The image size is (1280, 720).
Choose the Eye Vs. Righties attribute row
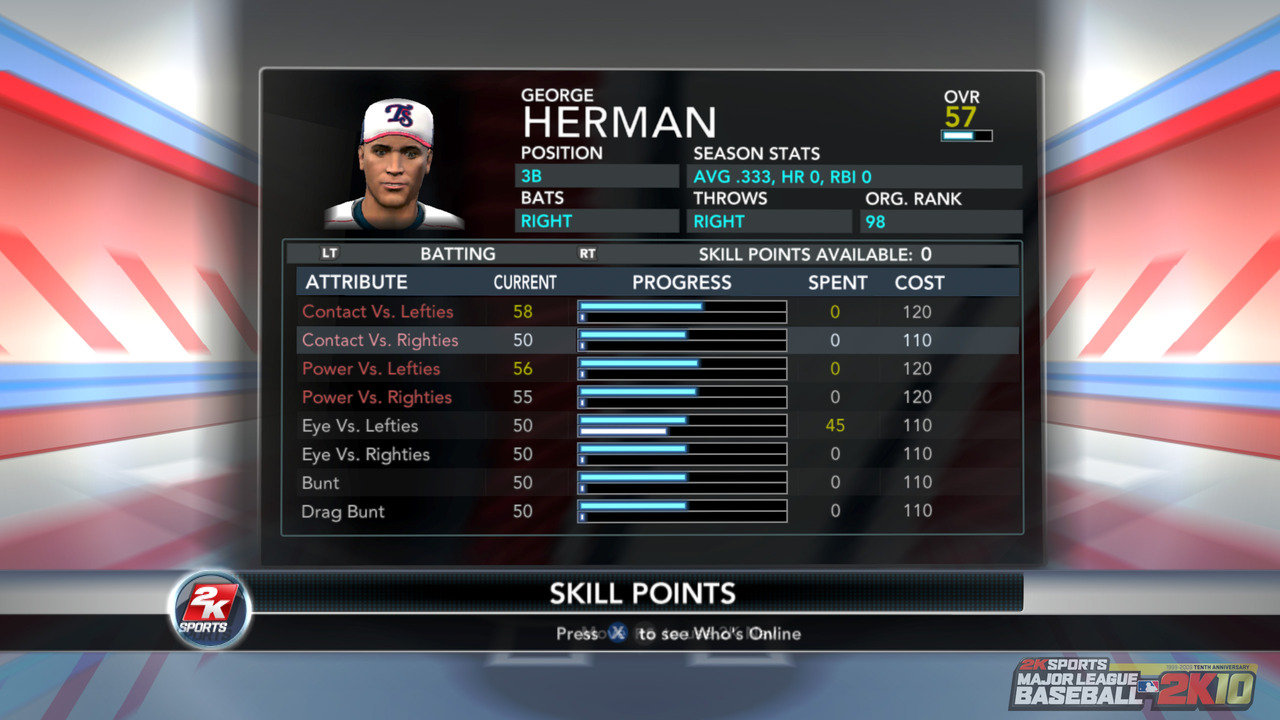coord(366,455)
